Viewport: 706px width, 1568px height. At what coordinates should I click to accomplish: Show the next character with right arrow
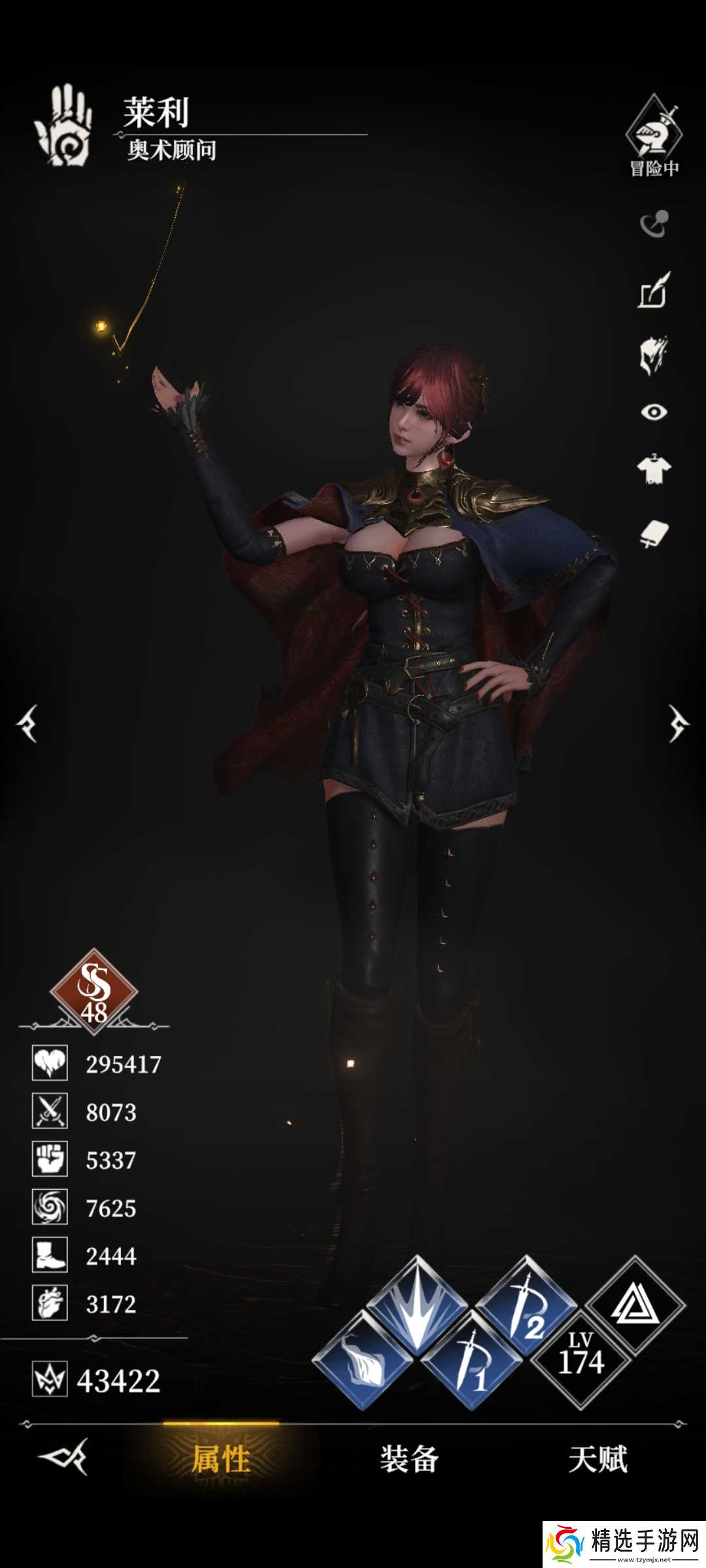pyautogui.click(x=678, y=724)
